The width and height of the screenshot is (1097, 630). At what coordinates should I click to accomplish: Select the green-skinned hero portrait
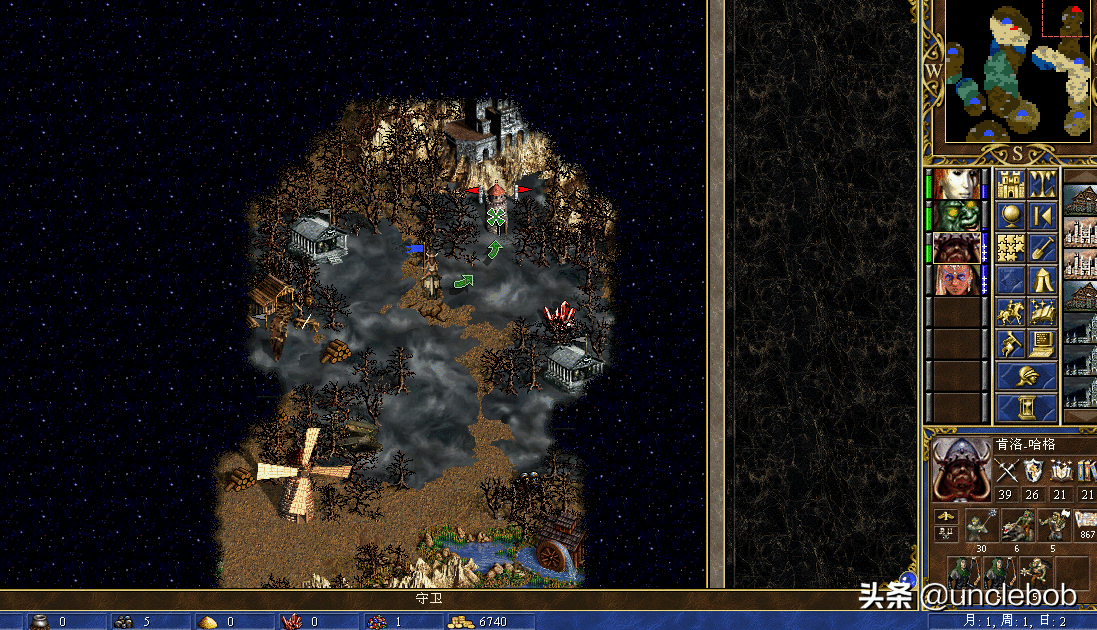956,216
